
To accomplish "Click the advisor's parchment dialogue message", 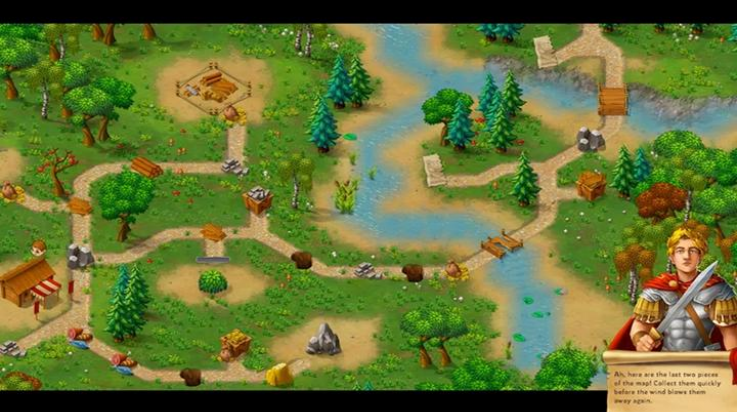I will coord(670,381).
